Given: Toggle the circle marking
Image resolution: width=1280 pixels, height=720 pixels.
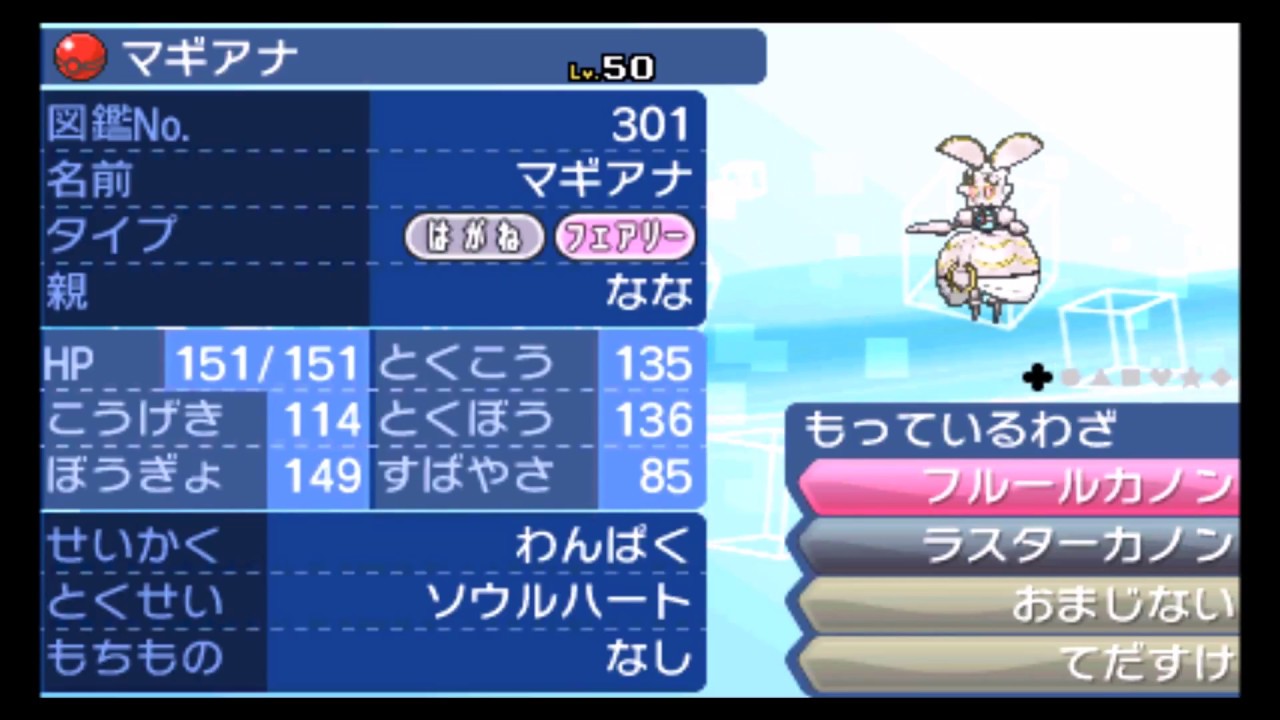Looking at the screenshot, I should point(1069,378).
